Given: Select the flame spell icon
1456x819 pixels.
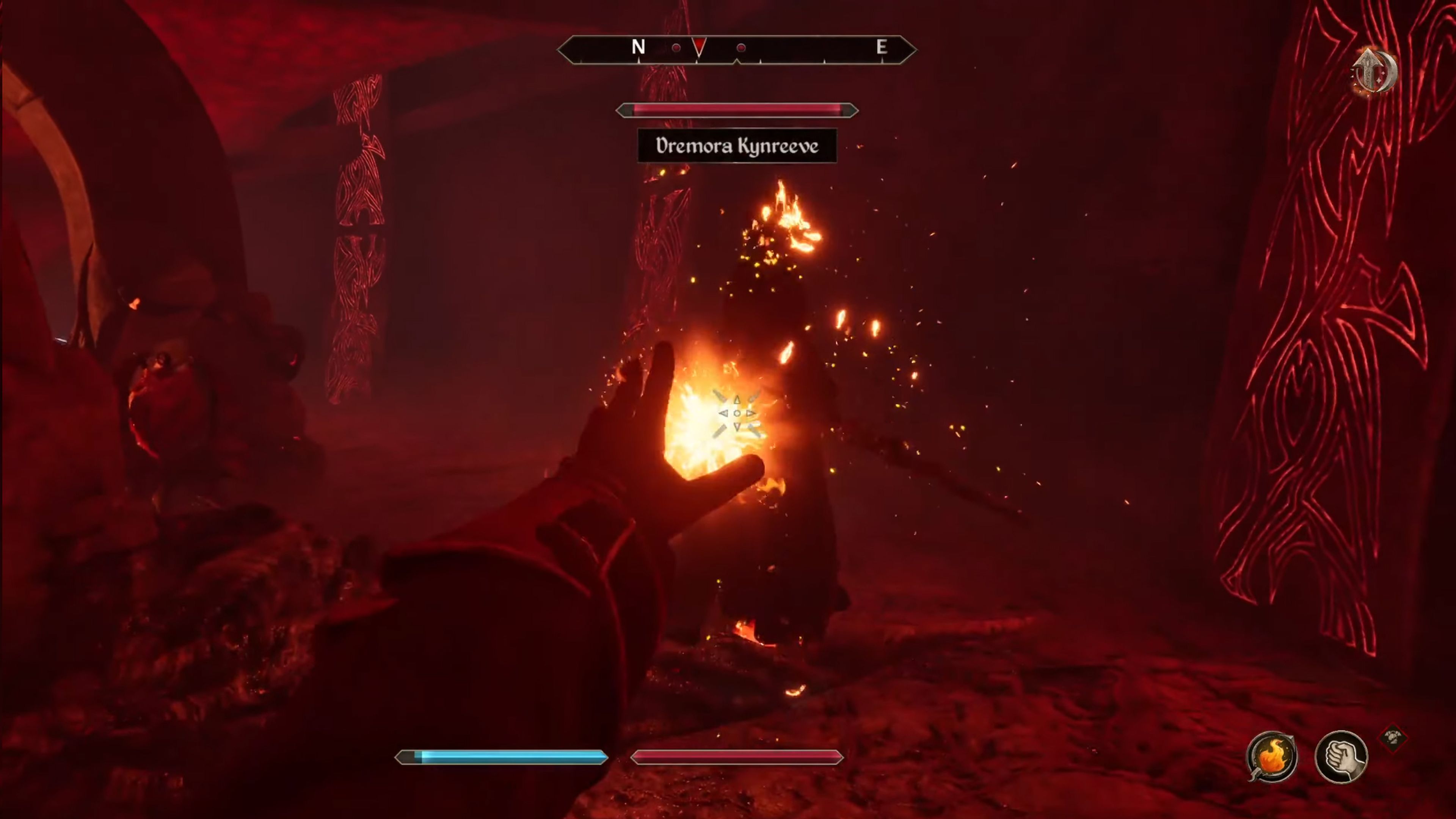Looking at the screenshot, I should (x=1272, y=758).
